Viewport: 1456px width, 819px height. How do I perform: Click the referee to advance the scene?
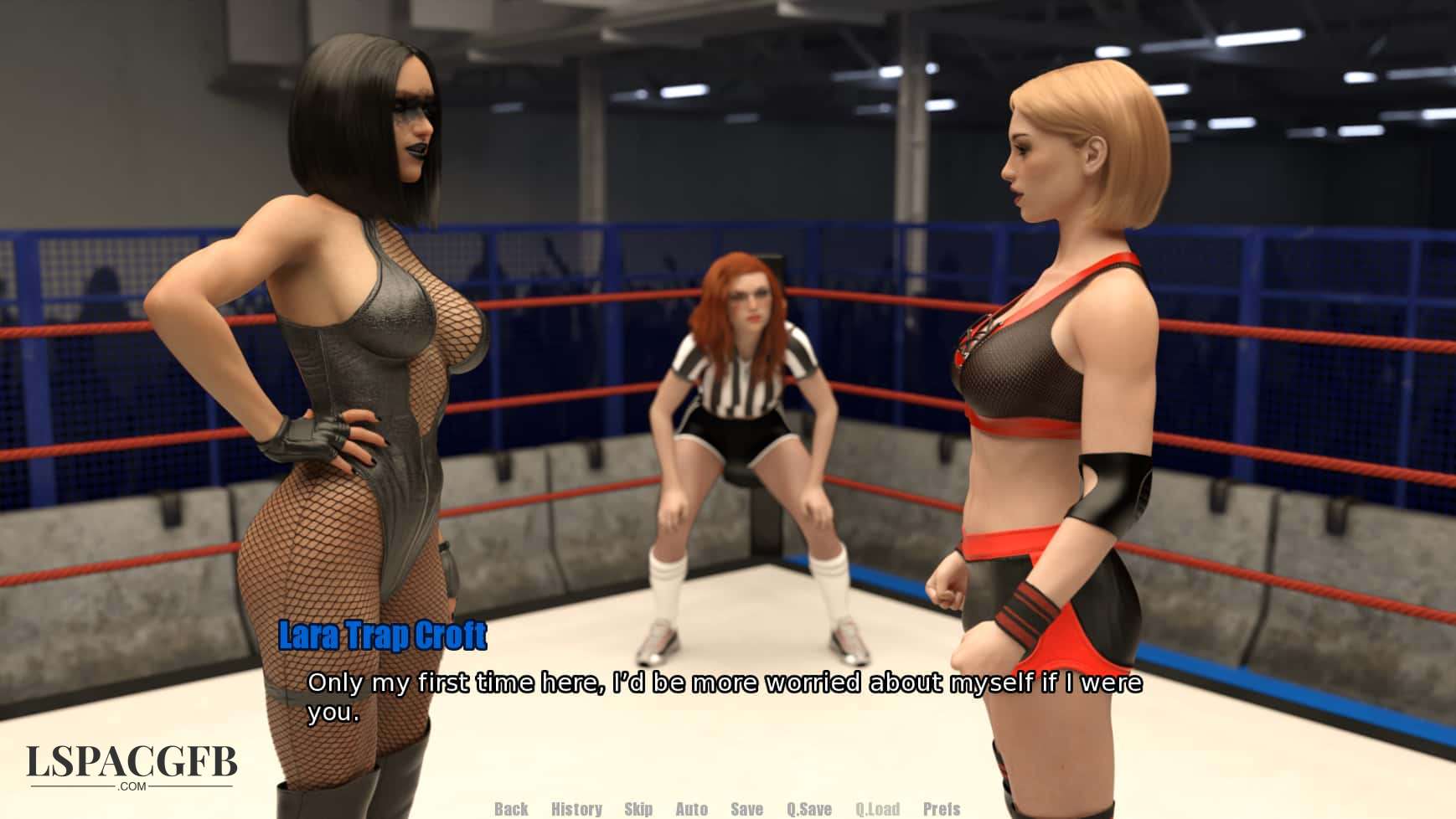tap(746, 394)
